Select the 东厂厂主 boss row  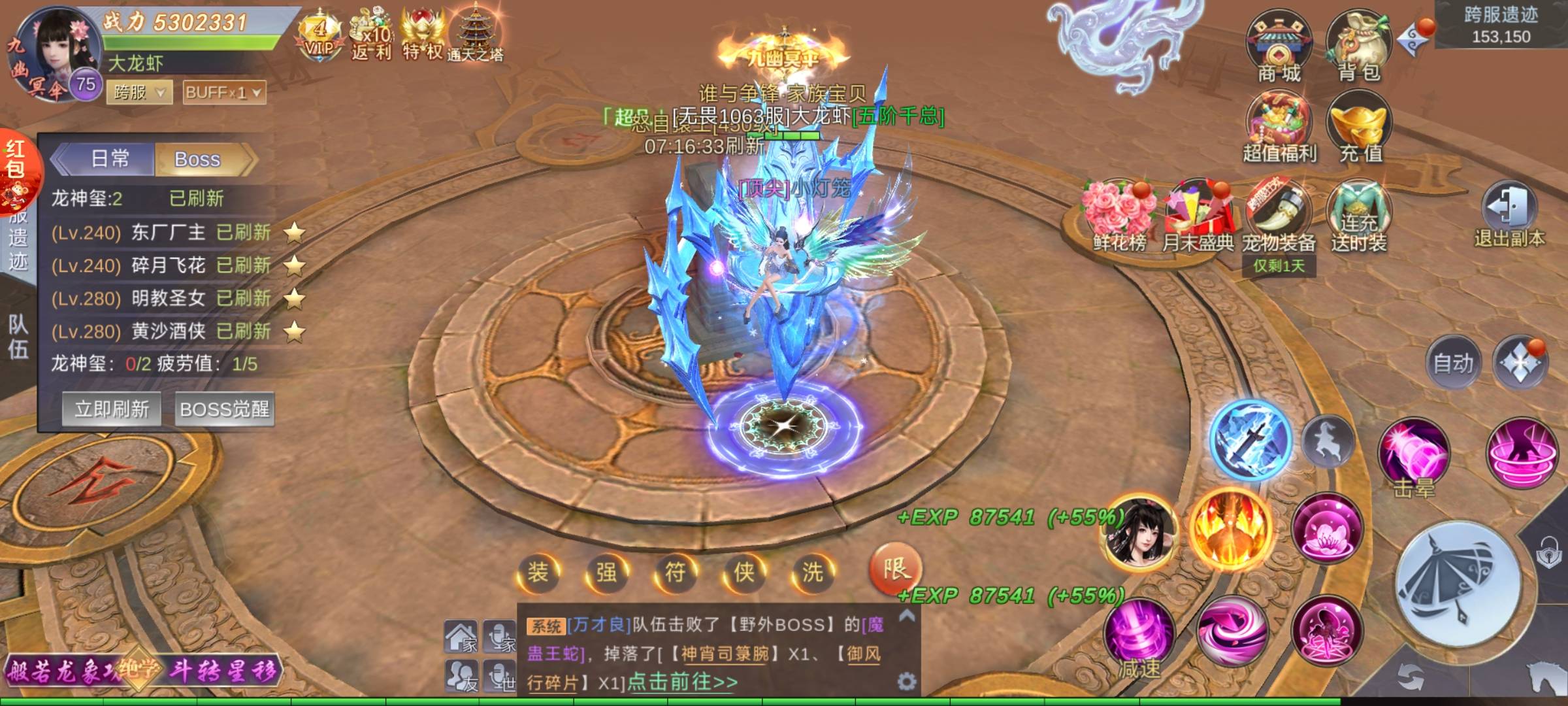169,232
